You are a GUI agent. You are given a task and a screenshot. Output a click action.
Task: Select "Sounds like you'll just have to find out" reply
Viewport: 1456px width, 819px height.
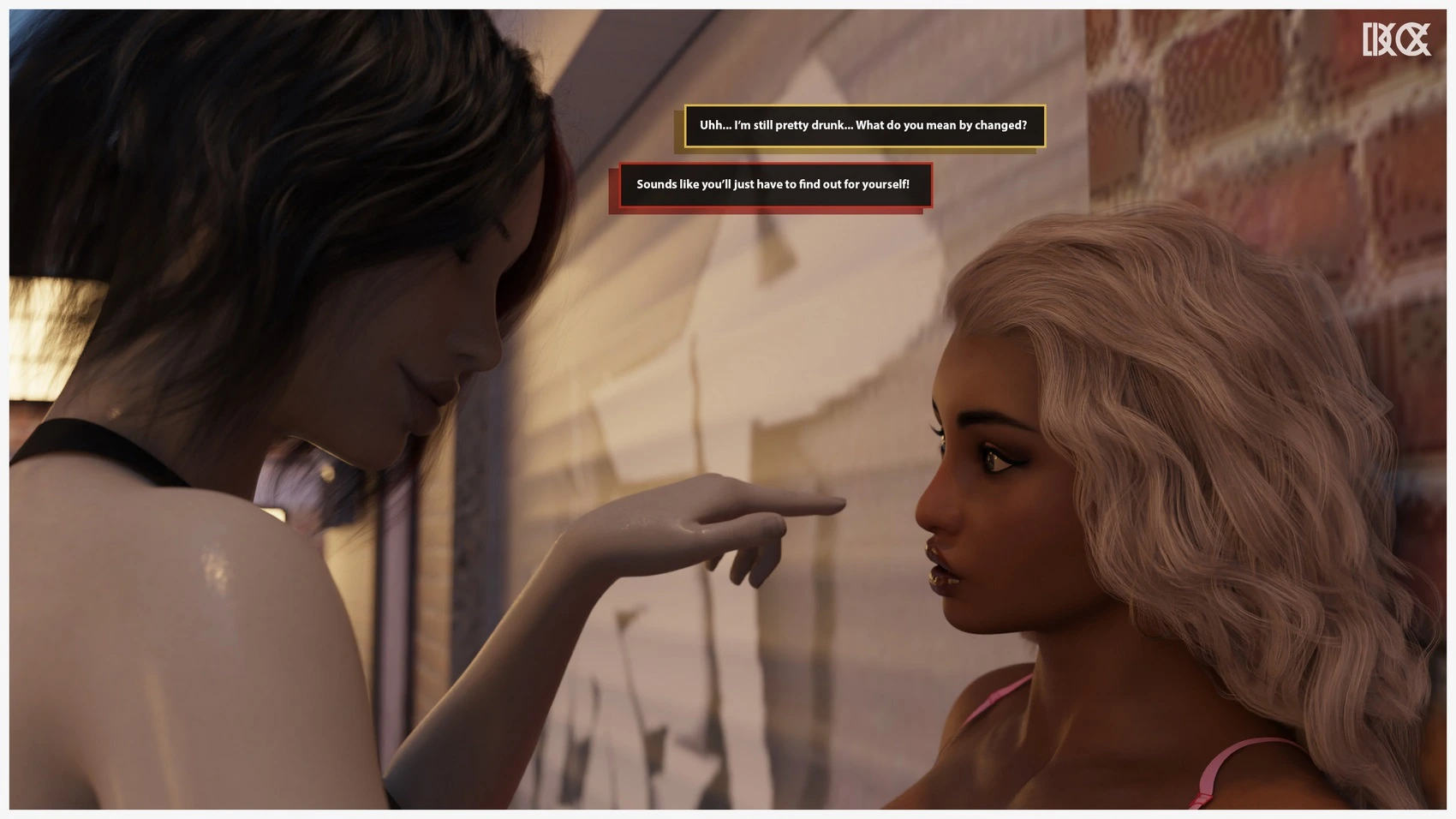pos(774,185)
